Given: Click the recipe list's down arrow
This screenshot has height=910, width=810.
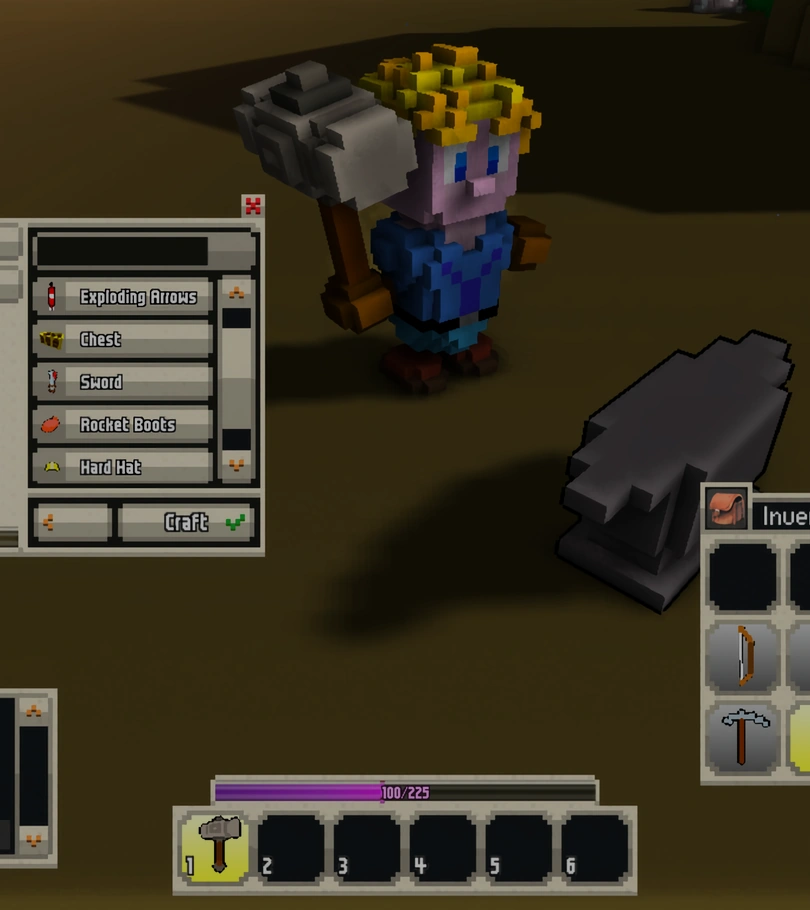Looking at the screenshot, I should 237,465.
